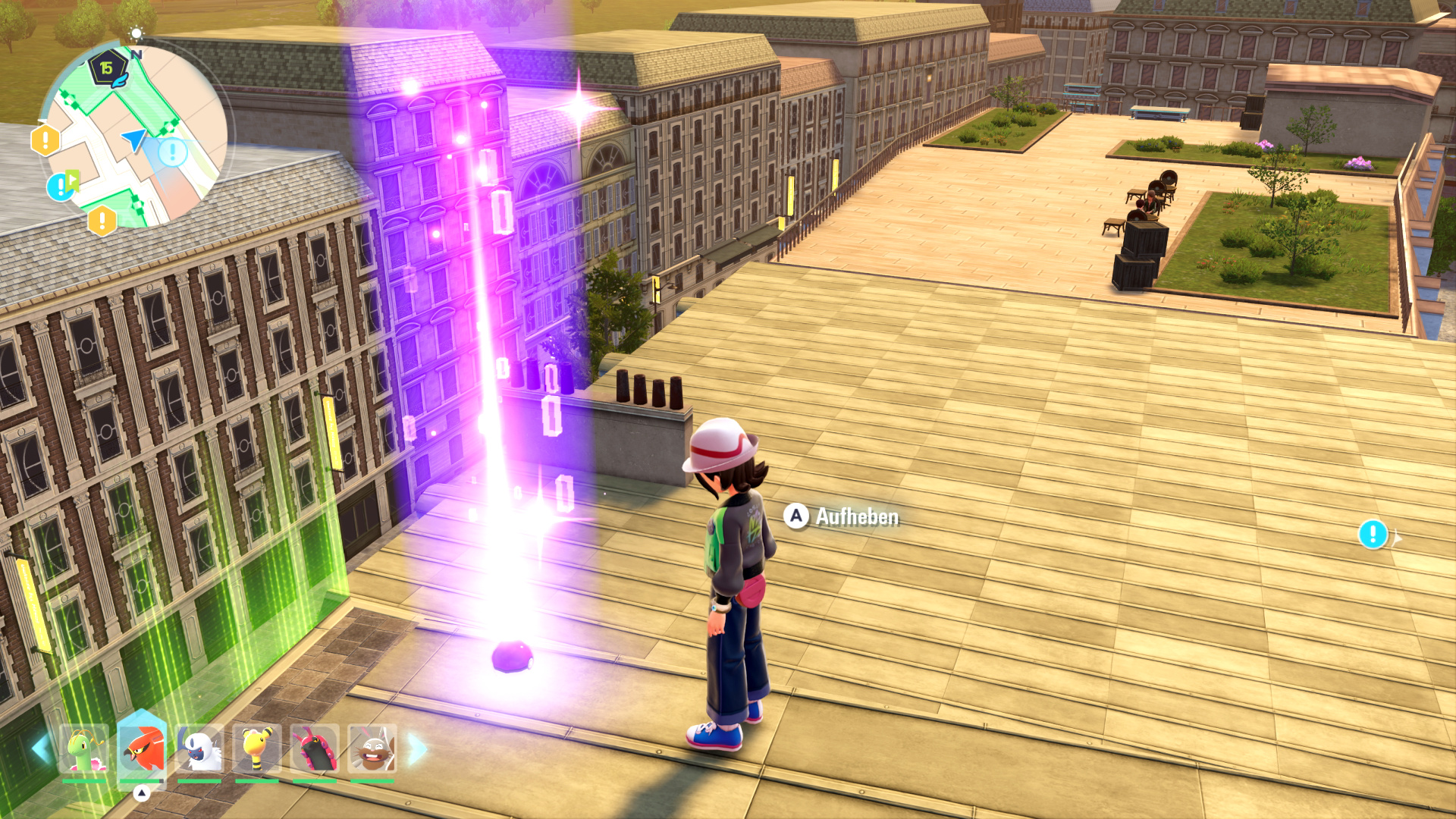Pick the Scolipede party slot

tap(315, 749)
